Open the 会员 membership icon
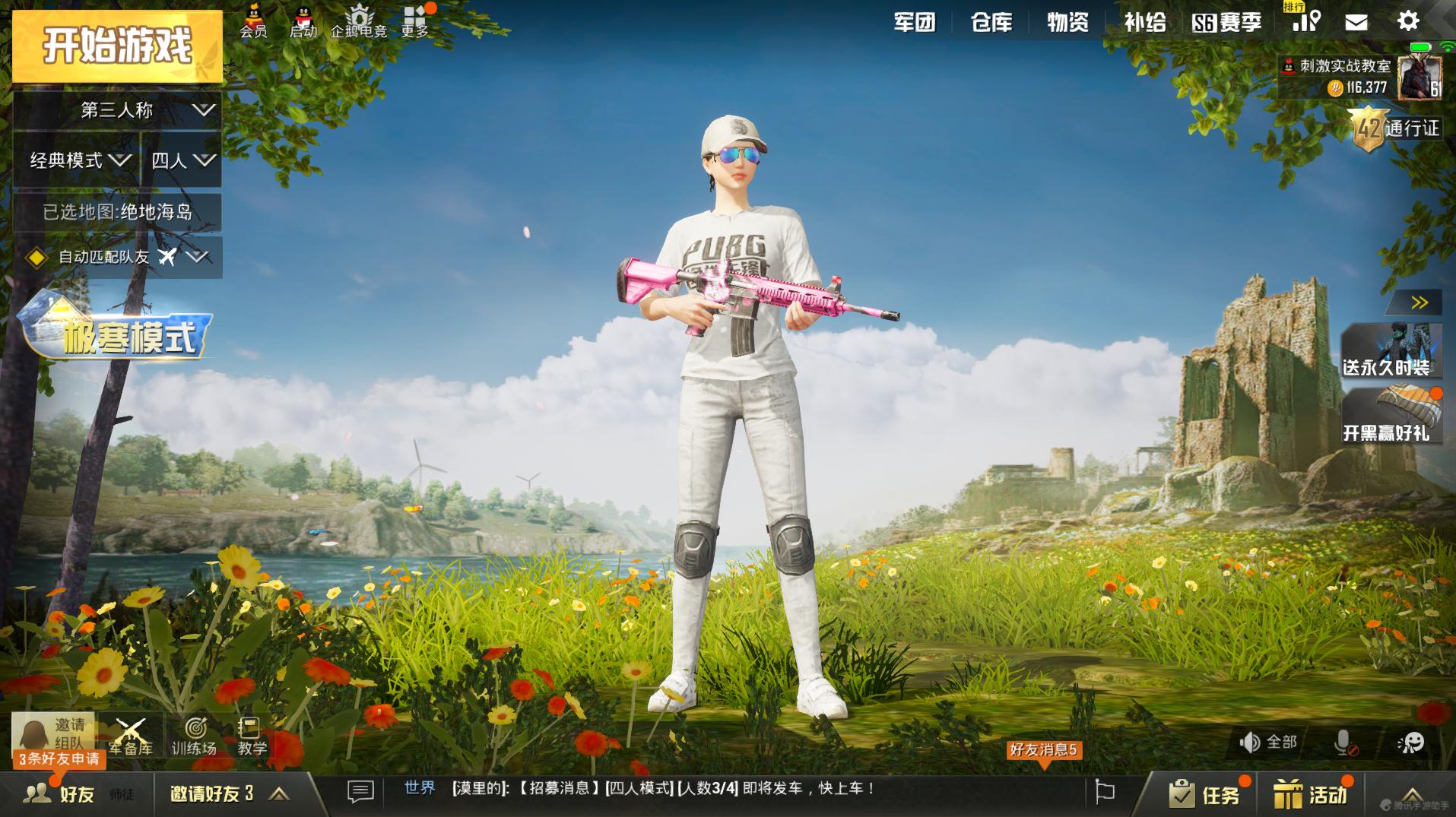Image resolution: width=1456 pixels, height=817 pixels. tap(253, 21)
